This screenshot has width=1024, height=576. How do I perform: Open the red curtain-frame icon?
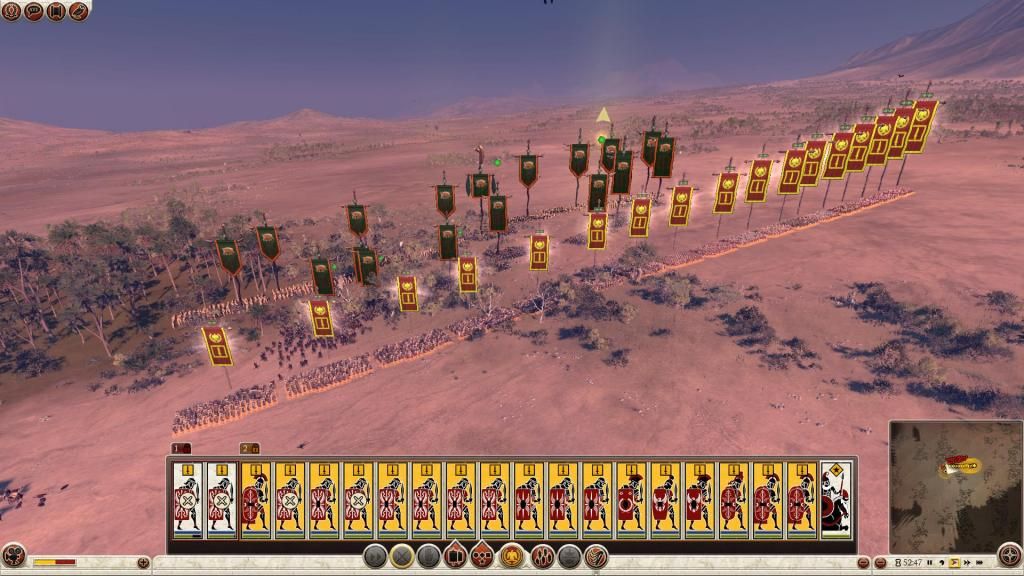[56, 11]
